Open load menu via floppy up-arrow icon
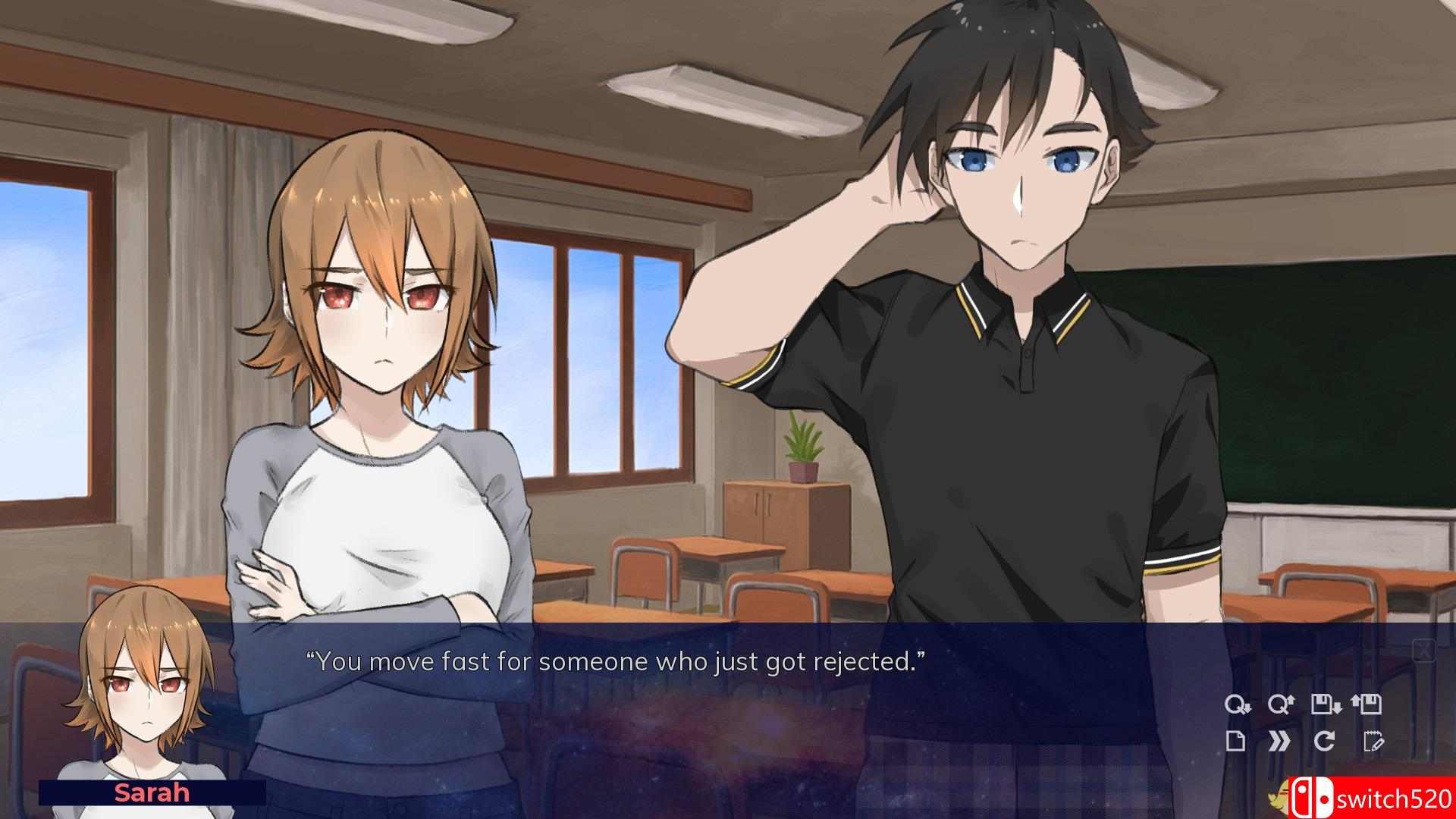 tap(1367, 705)
